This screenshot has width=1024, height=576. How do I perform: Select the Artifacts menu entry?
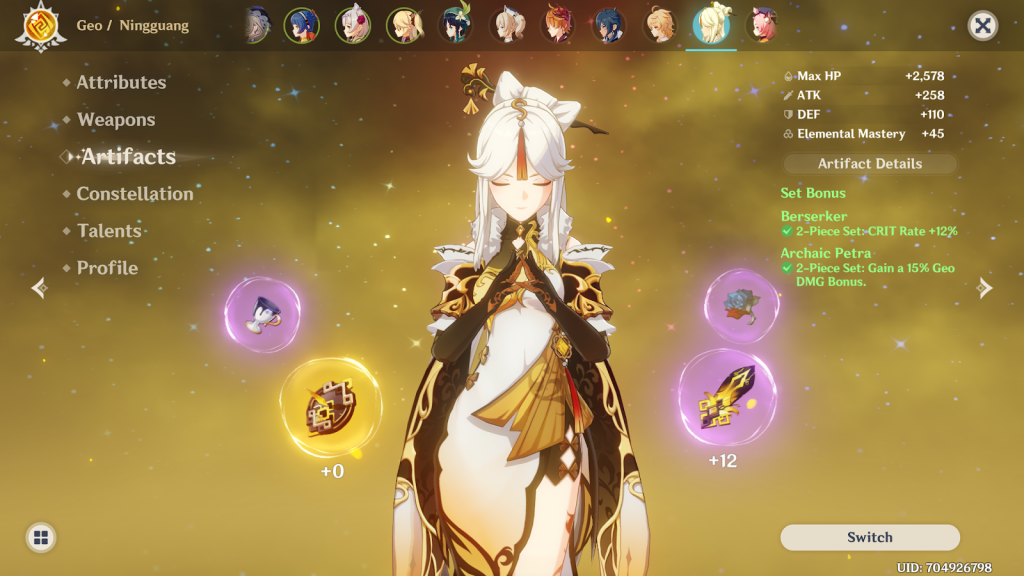(x=128, y=156)
